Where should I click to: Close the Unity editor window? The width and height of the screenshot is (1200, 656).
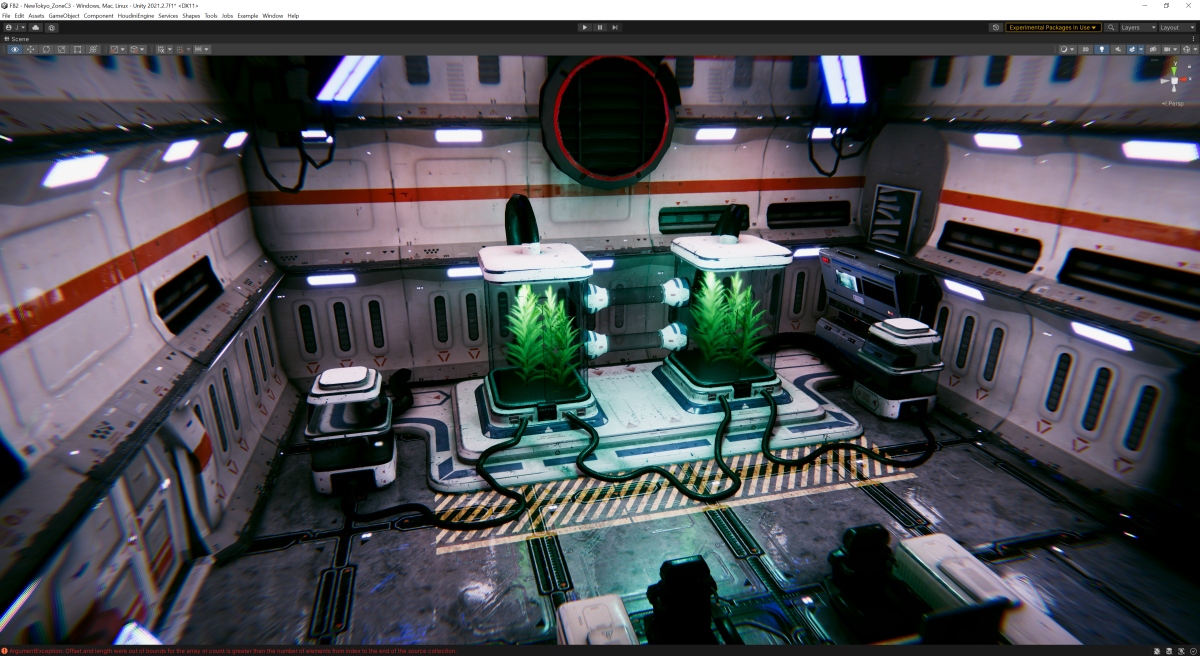1188,5
